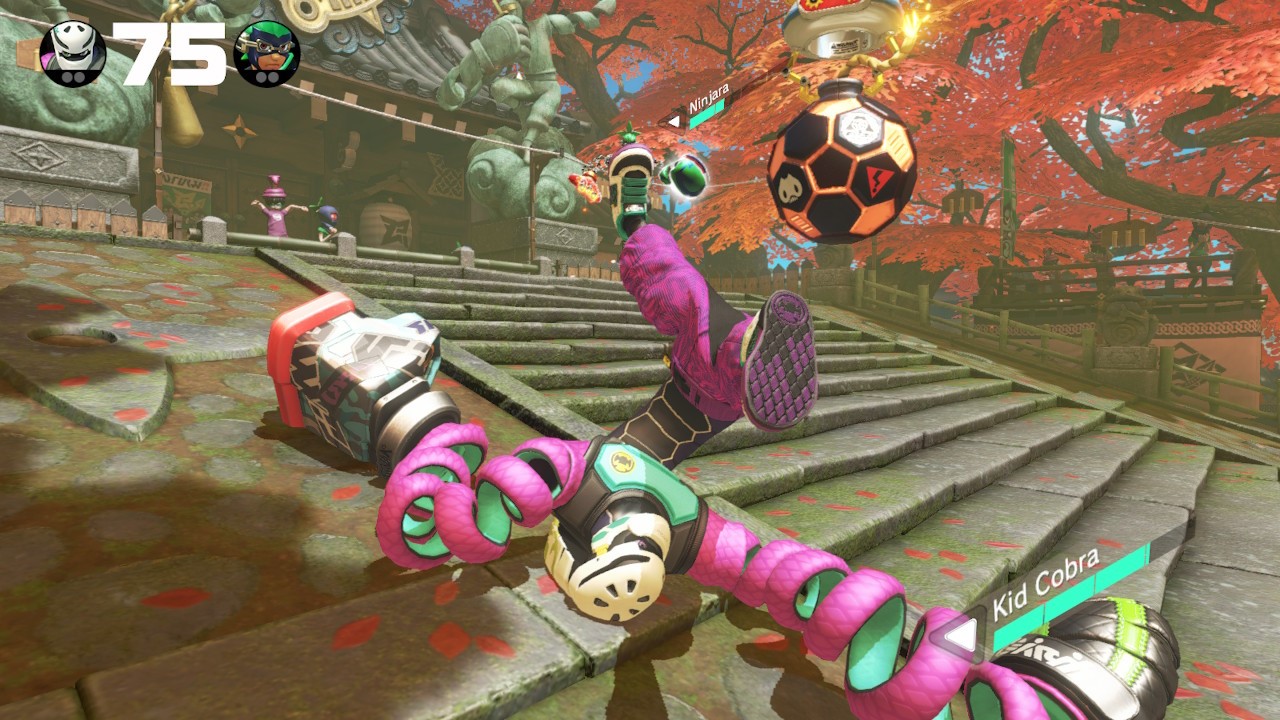Select the Ninjara portrait icon
Screen dimensions: 1280x720
pos(267,53)
